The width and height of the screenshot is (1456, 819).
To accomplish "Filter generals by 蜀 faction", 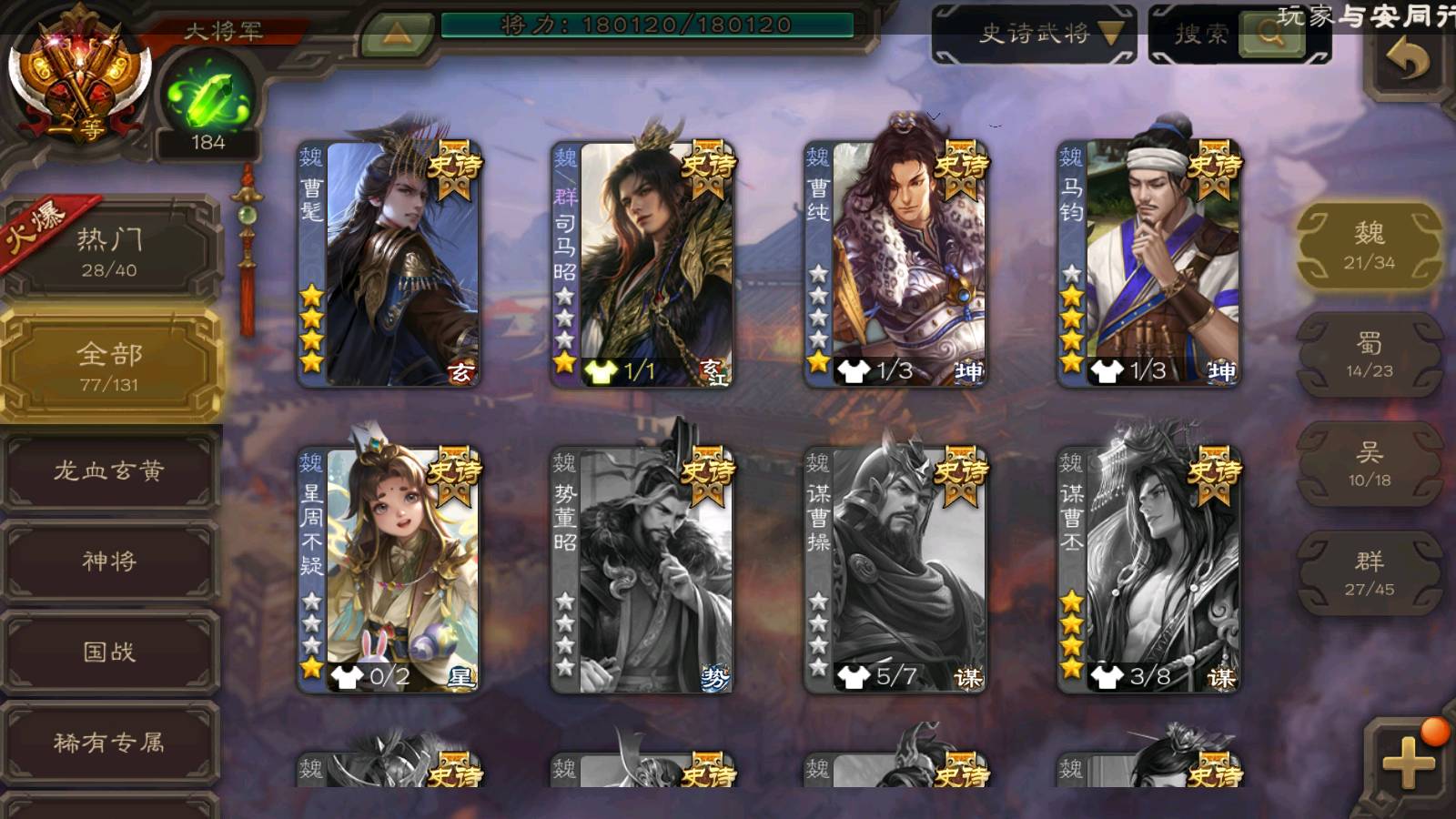I will (x=1369, y=355).
